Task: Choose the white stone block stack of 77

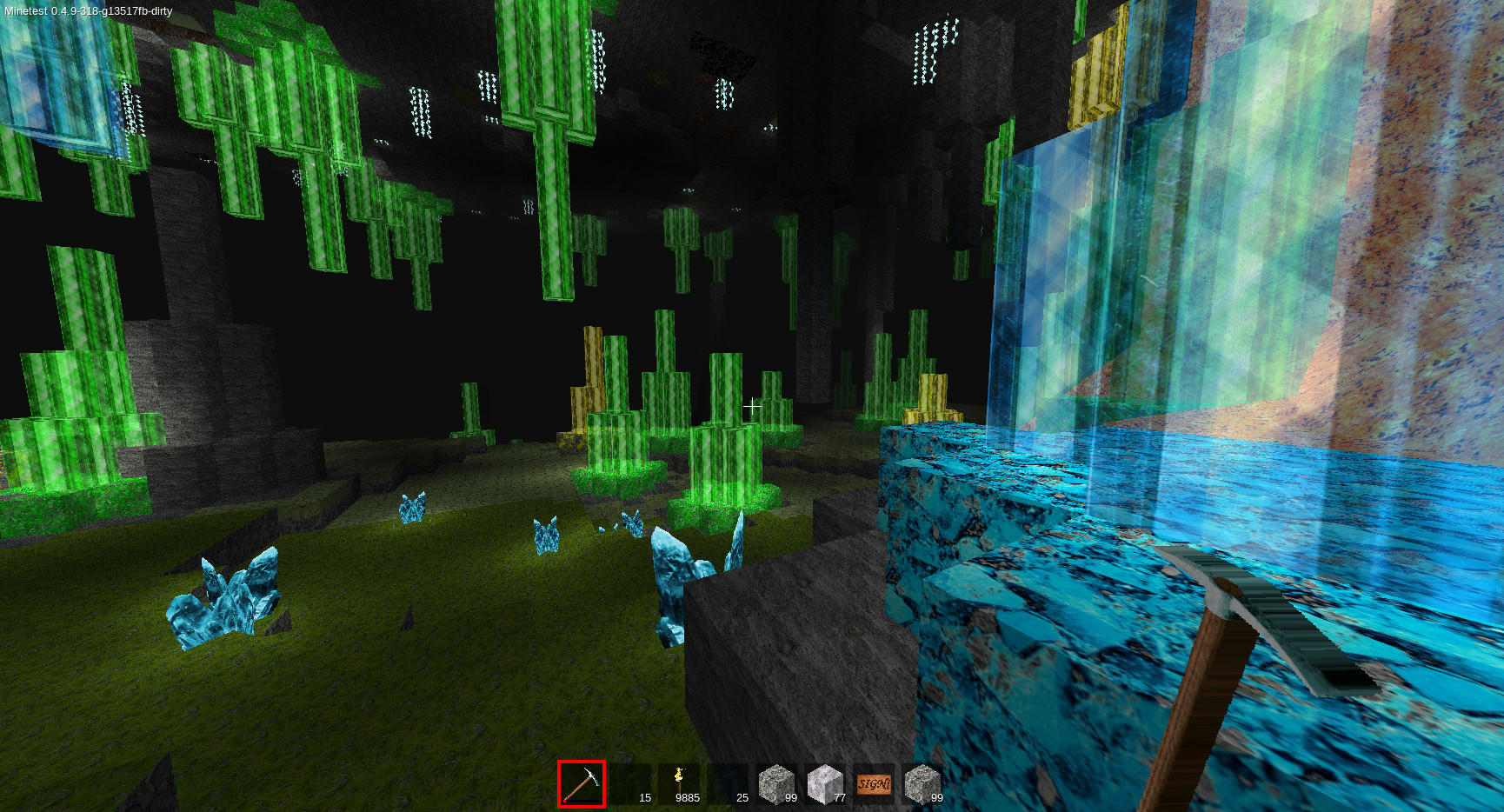Action: coord(825,784)
